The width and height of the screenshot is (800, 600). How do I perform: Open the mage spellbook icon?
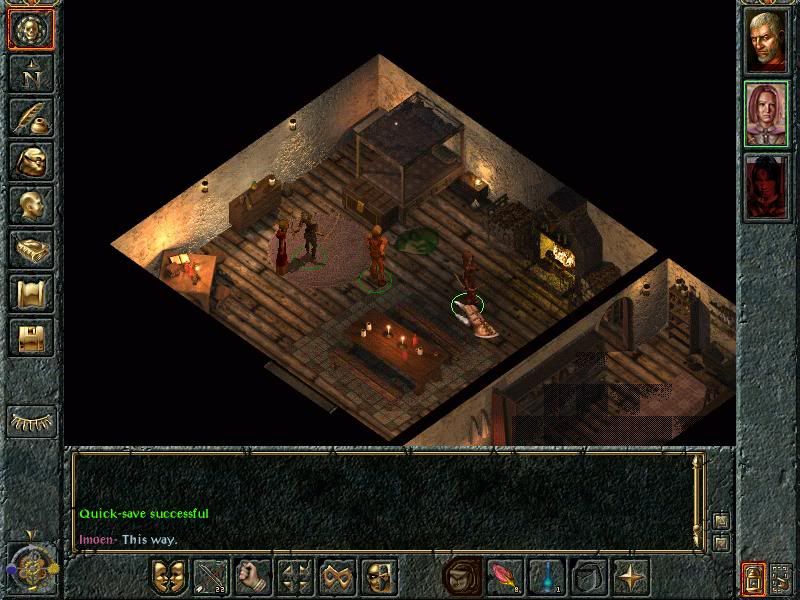coord(31,249)
